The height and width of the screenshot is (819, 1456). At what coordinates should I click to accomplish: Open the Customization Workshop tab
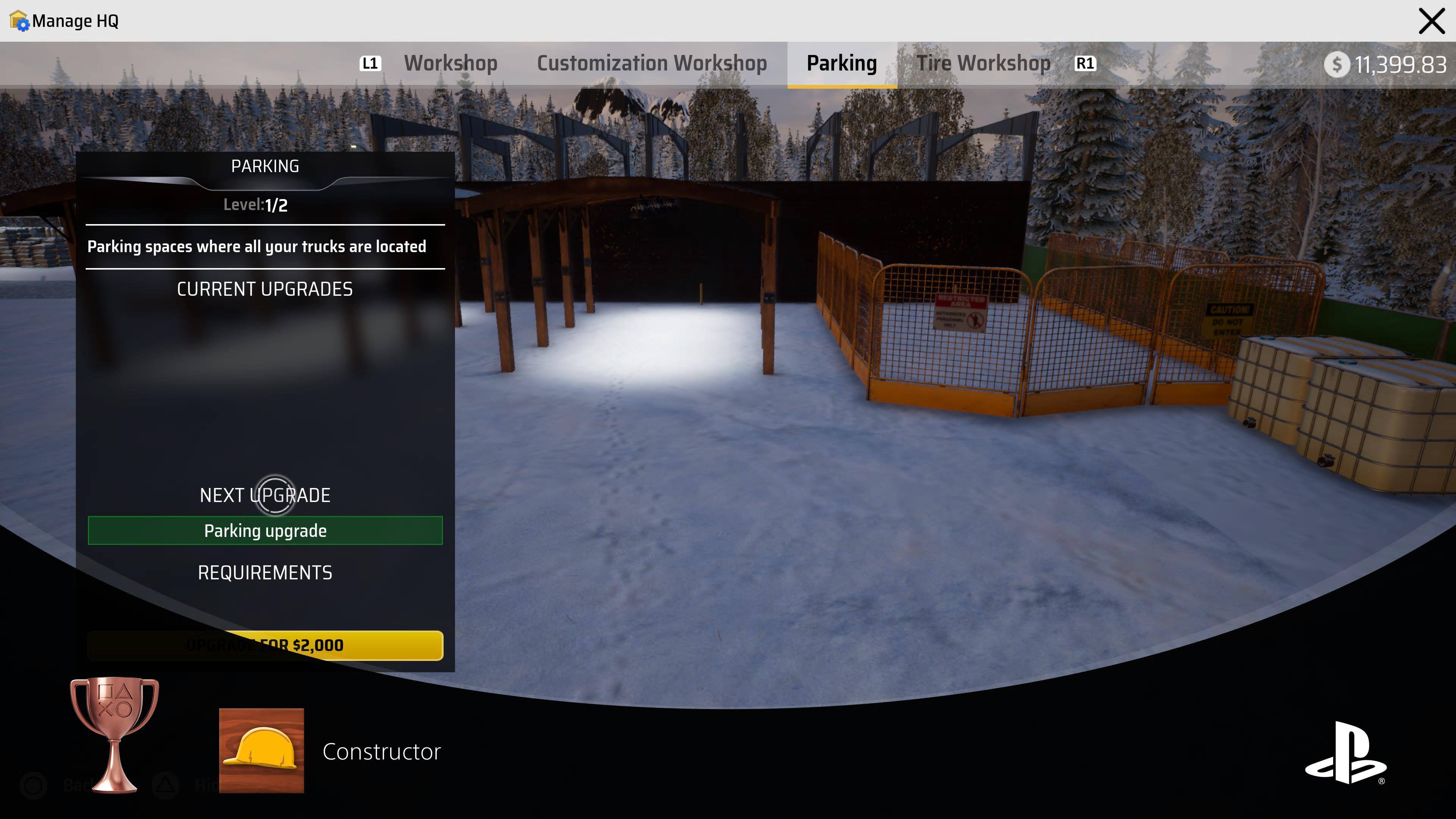[x=653, y=63]
